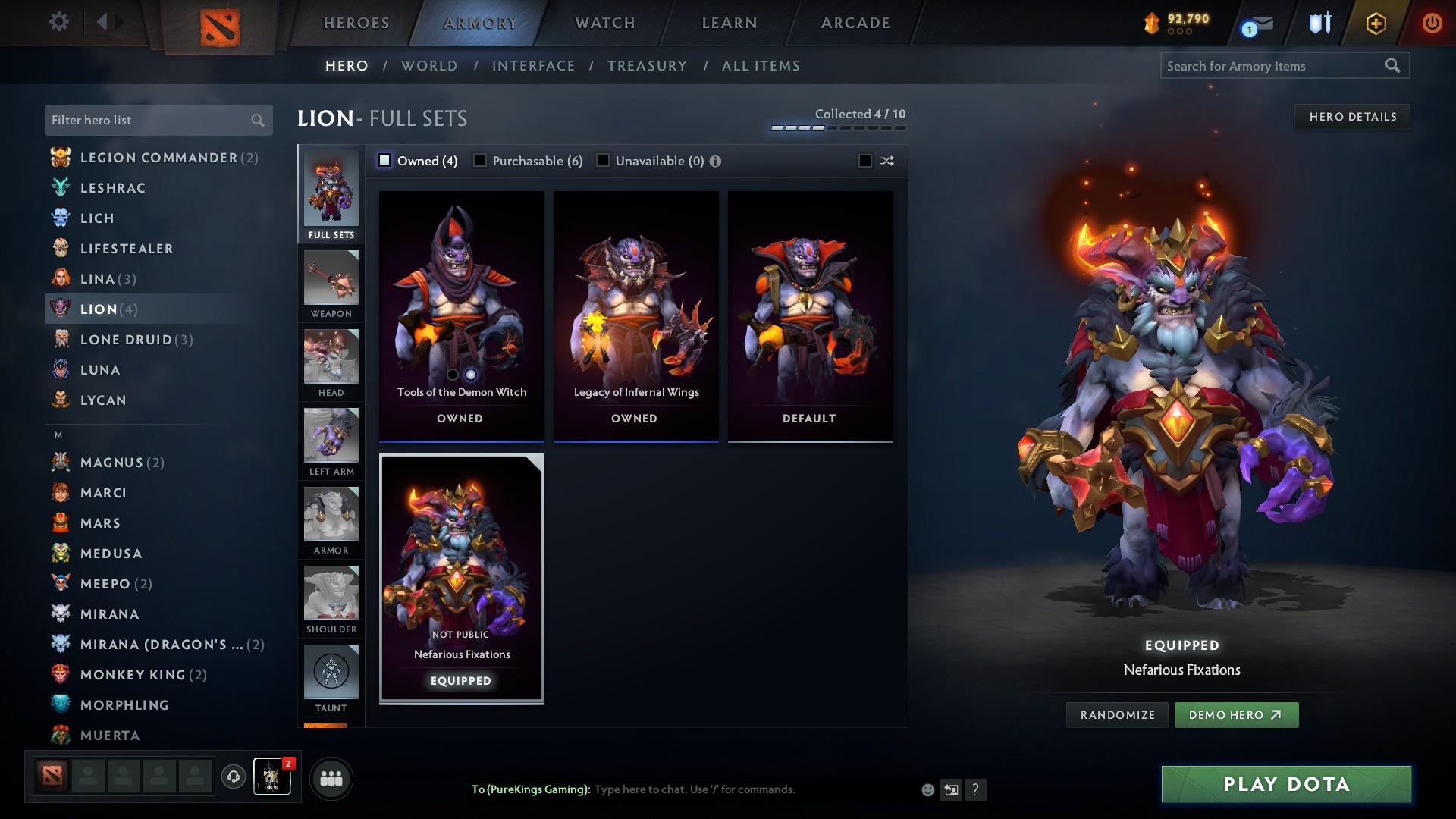Enable the Purchasable items filter

480,161
